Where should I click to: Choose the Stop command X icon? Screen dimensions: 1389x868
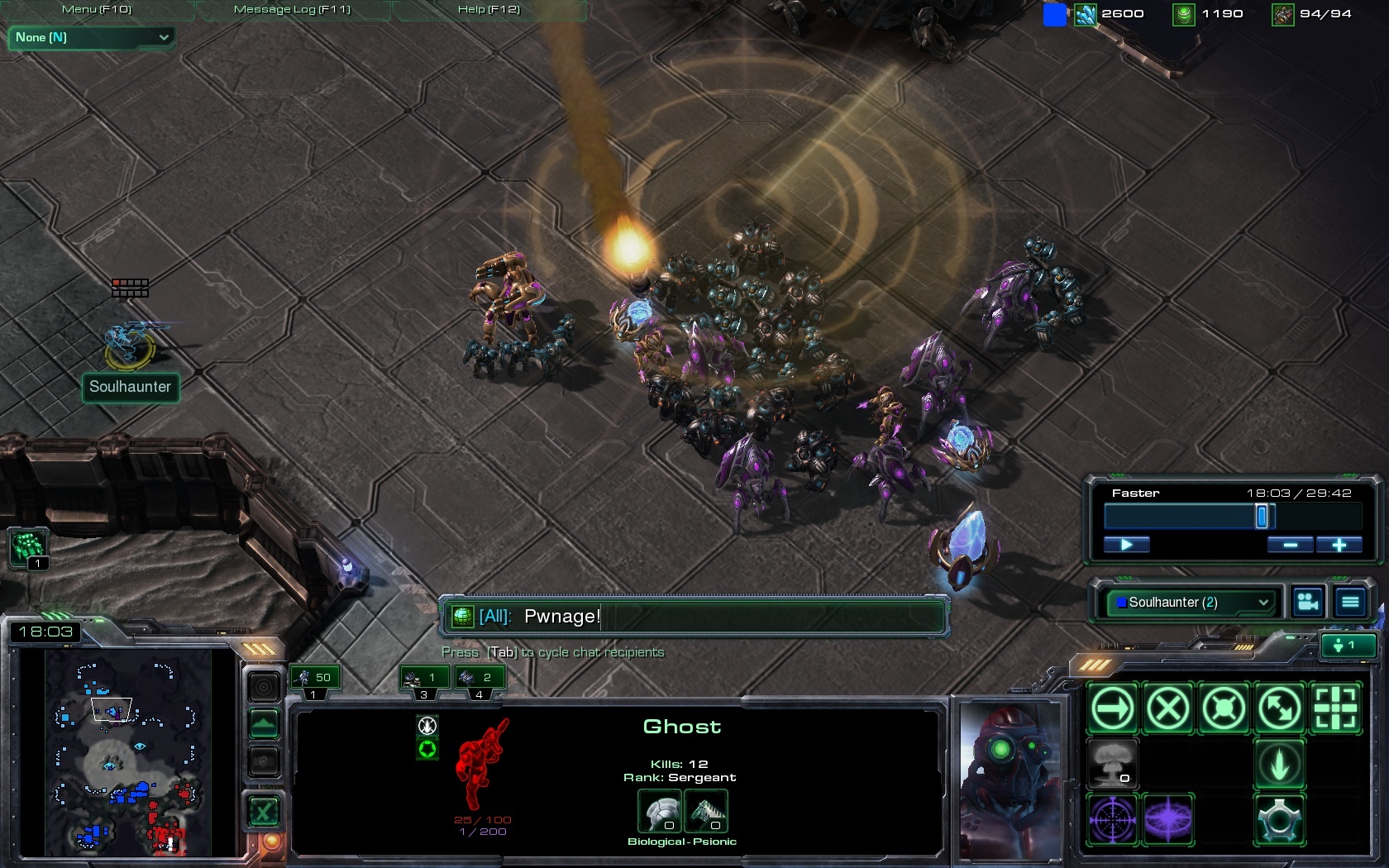1168,708
